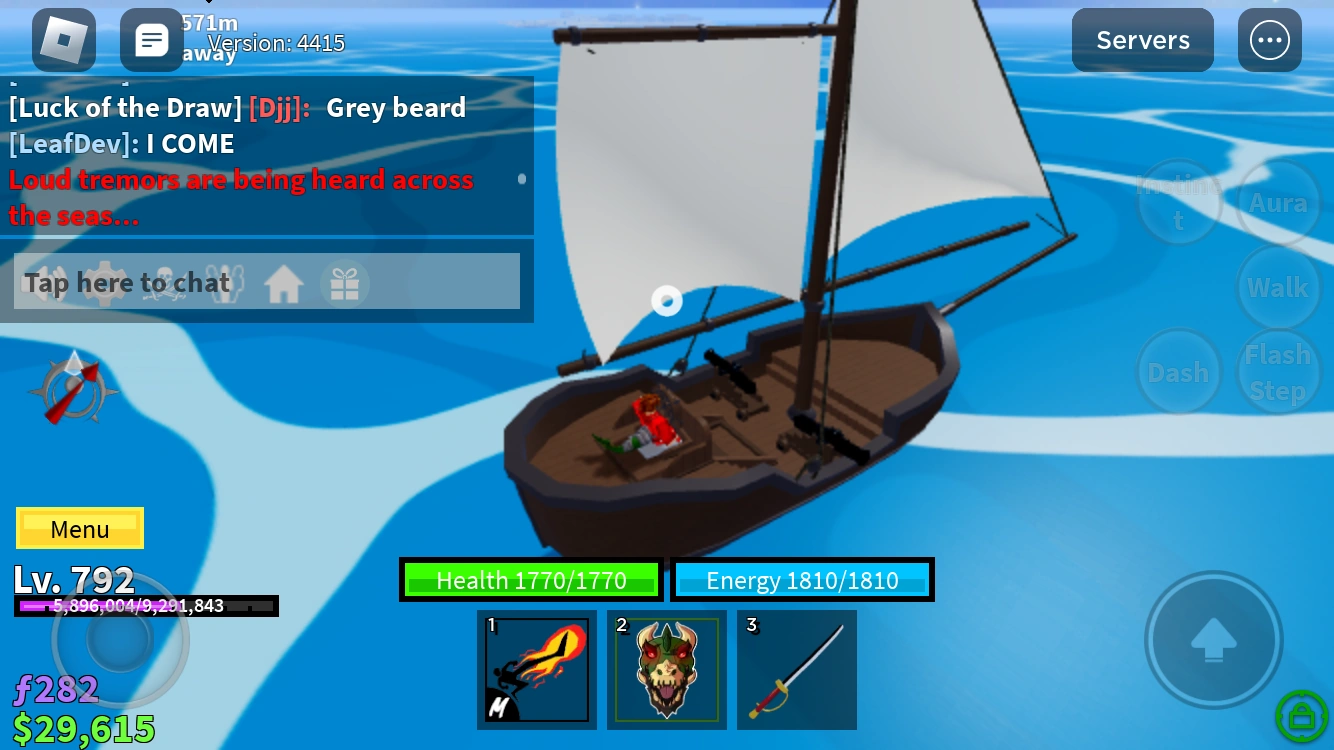Enable Aura
This screenshot has height=750, width=1334.
click(x=1278, y=202)
